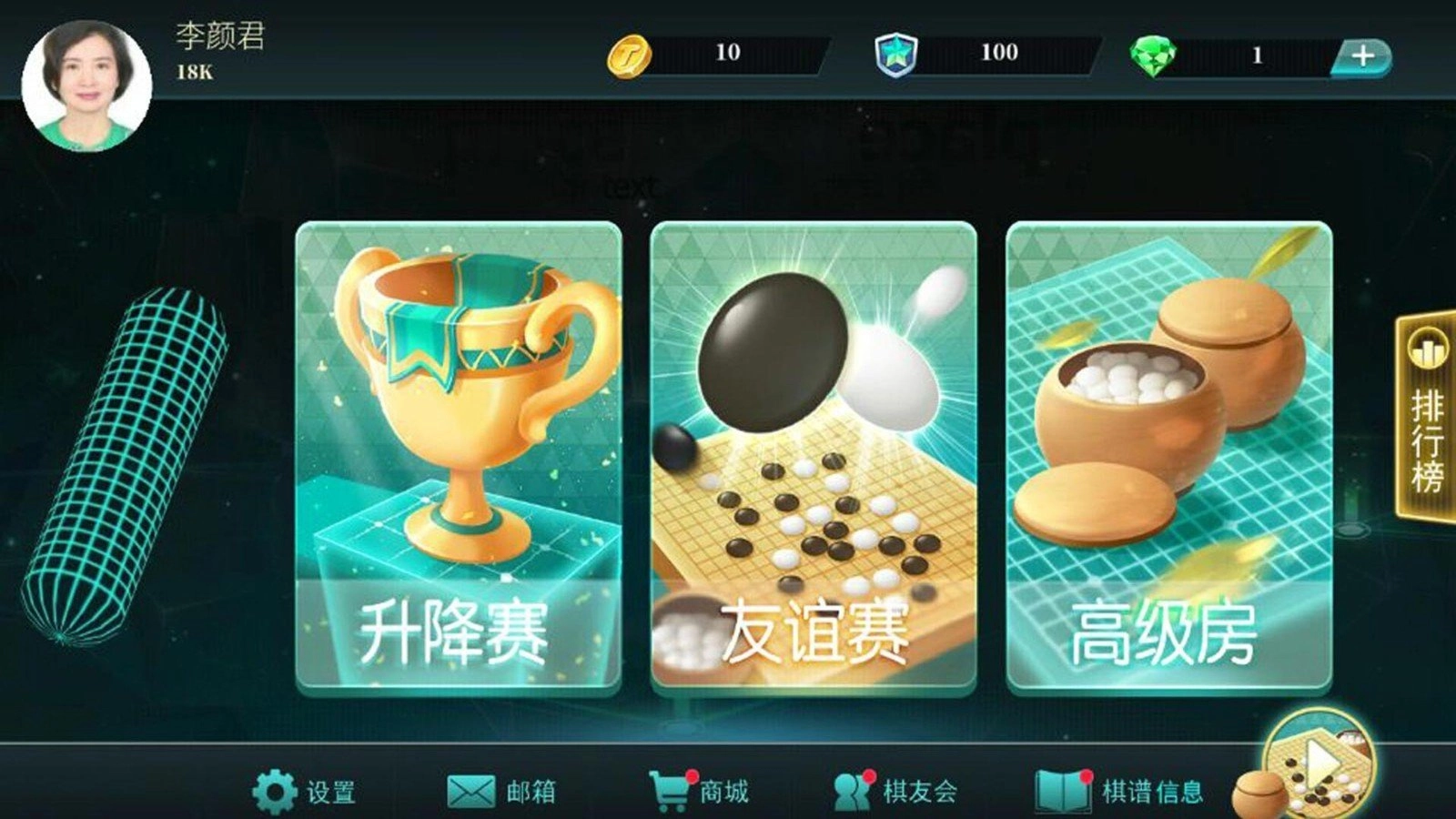1456x819 pixels.
Task: Click the blue star badge icon
Action: click(x=896, y=52)
